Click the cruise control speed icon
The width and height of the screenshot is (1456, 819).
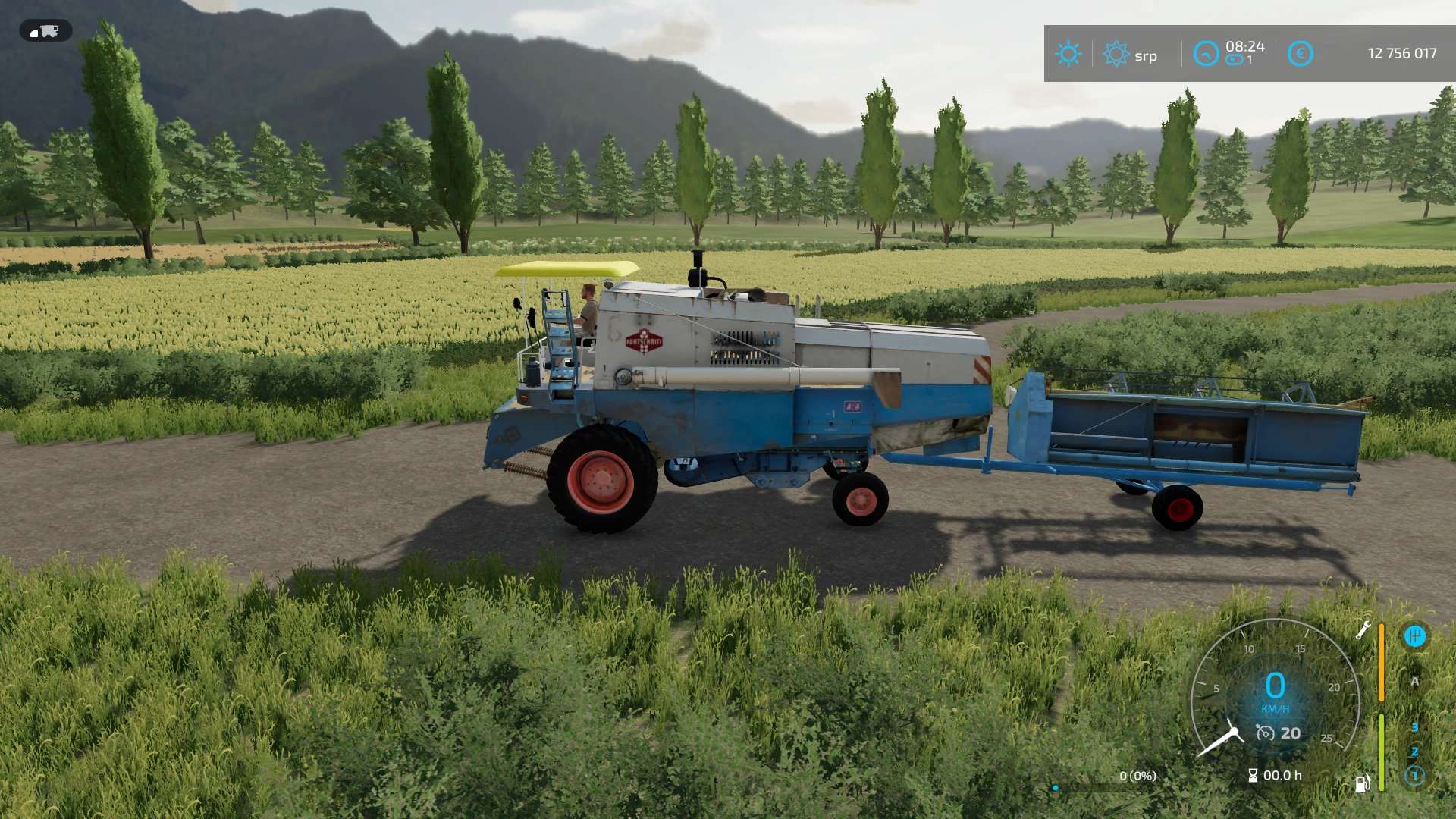pos(1265,733)
